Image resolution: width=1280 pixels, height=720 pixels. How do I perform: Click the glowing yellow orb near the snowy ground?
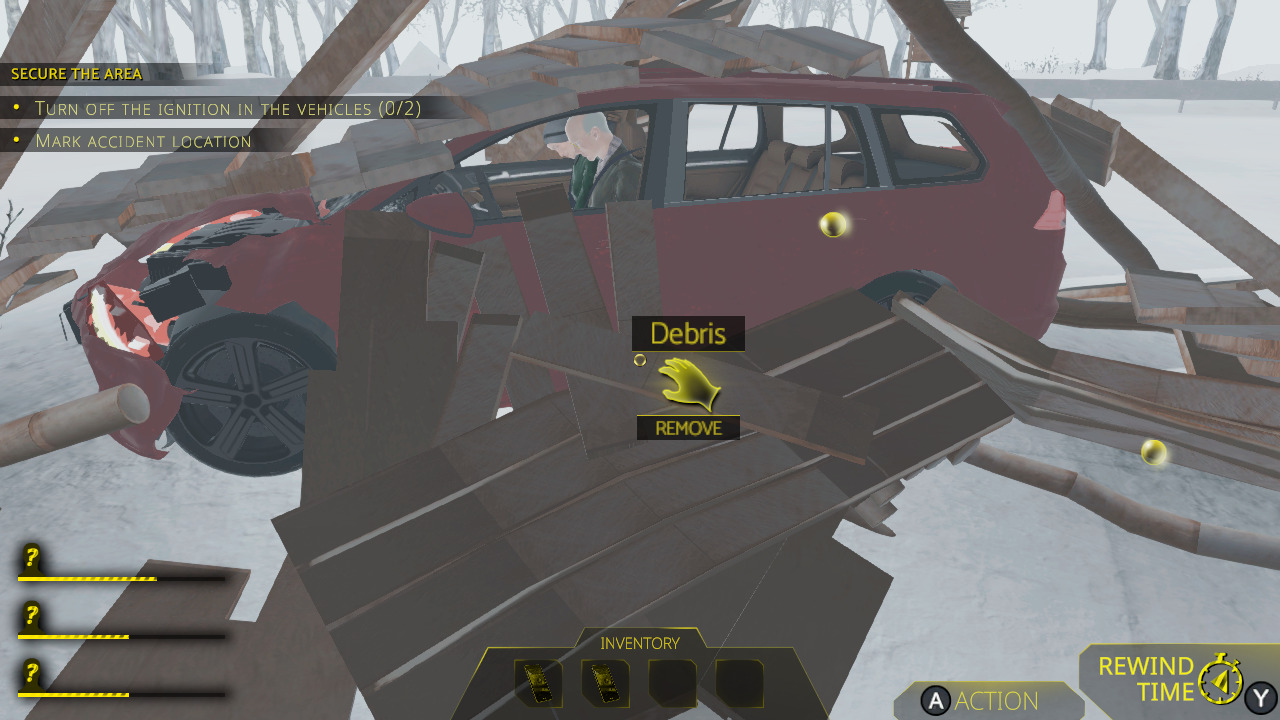[x=1156, y=450]
